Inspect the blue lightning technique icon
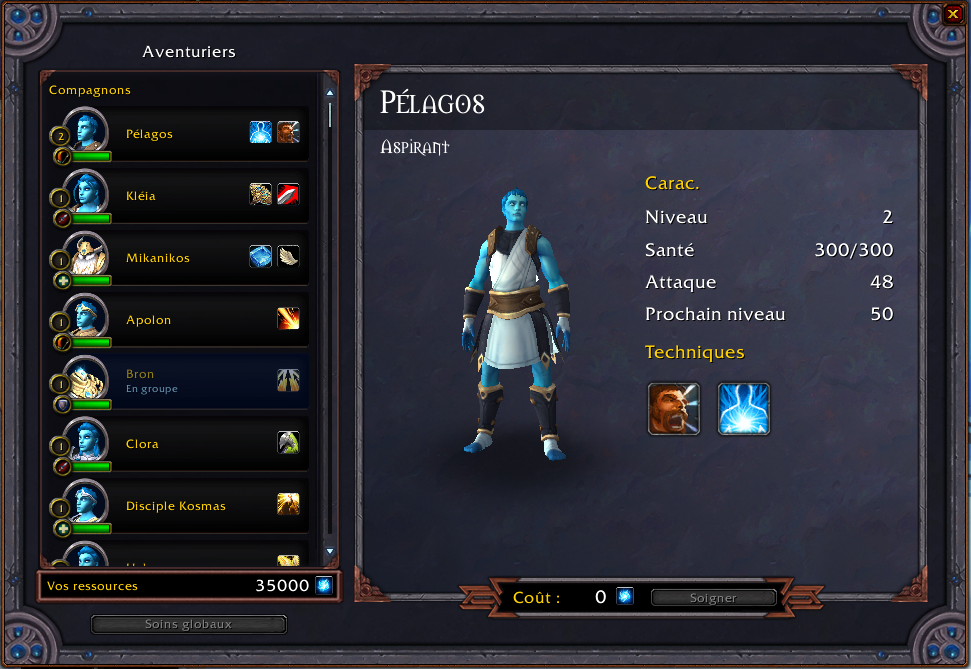Viewport: 971px width, 669px height. [x=744, y=408]
